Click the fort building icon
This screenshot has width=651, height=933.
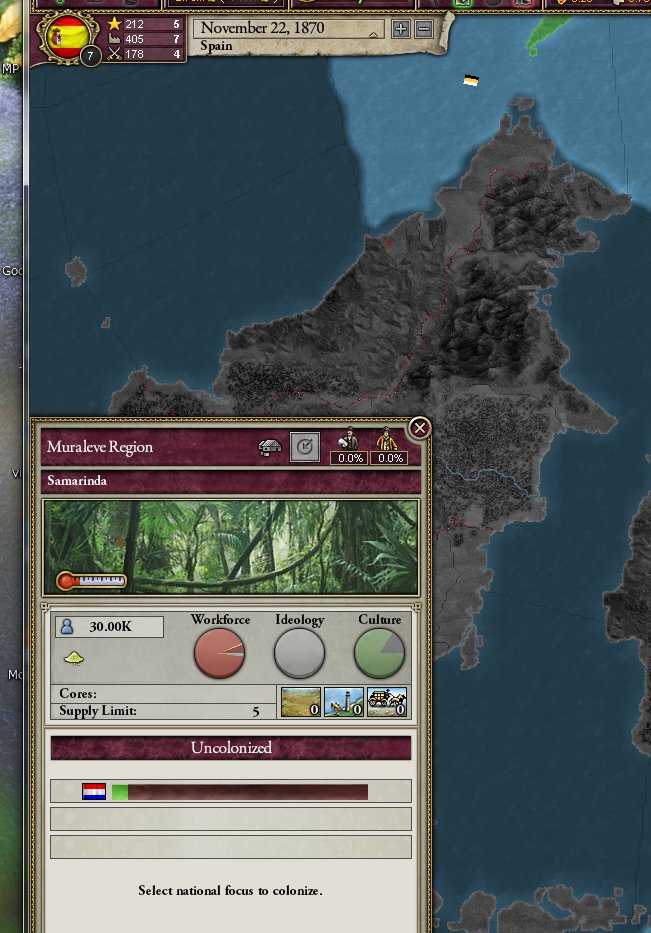[300, 701]
